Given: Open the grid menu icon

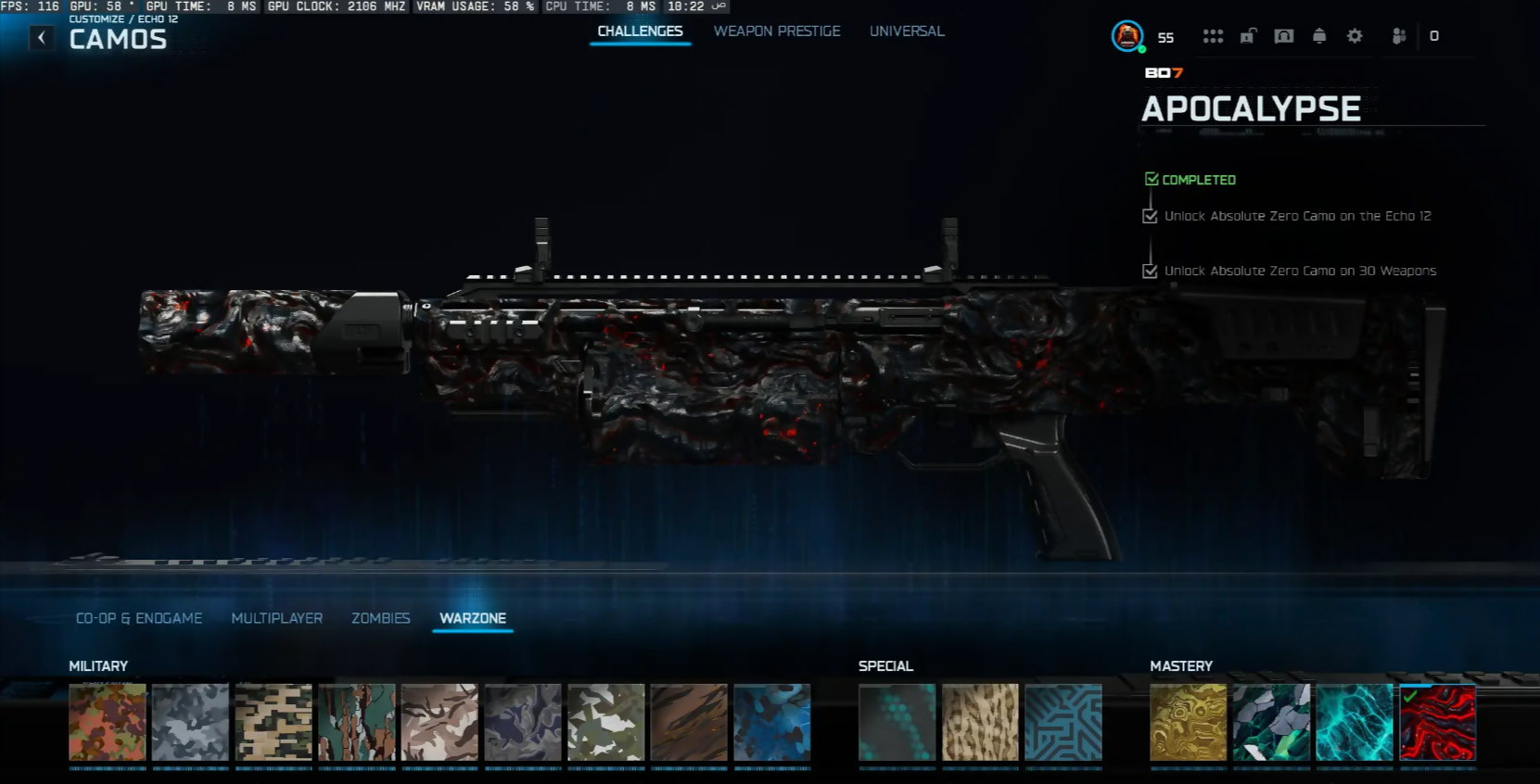Looking at the screenshot, I should [1213, 36].
